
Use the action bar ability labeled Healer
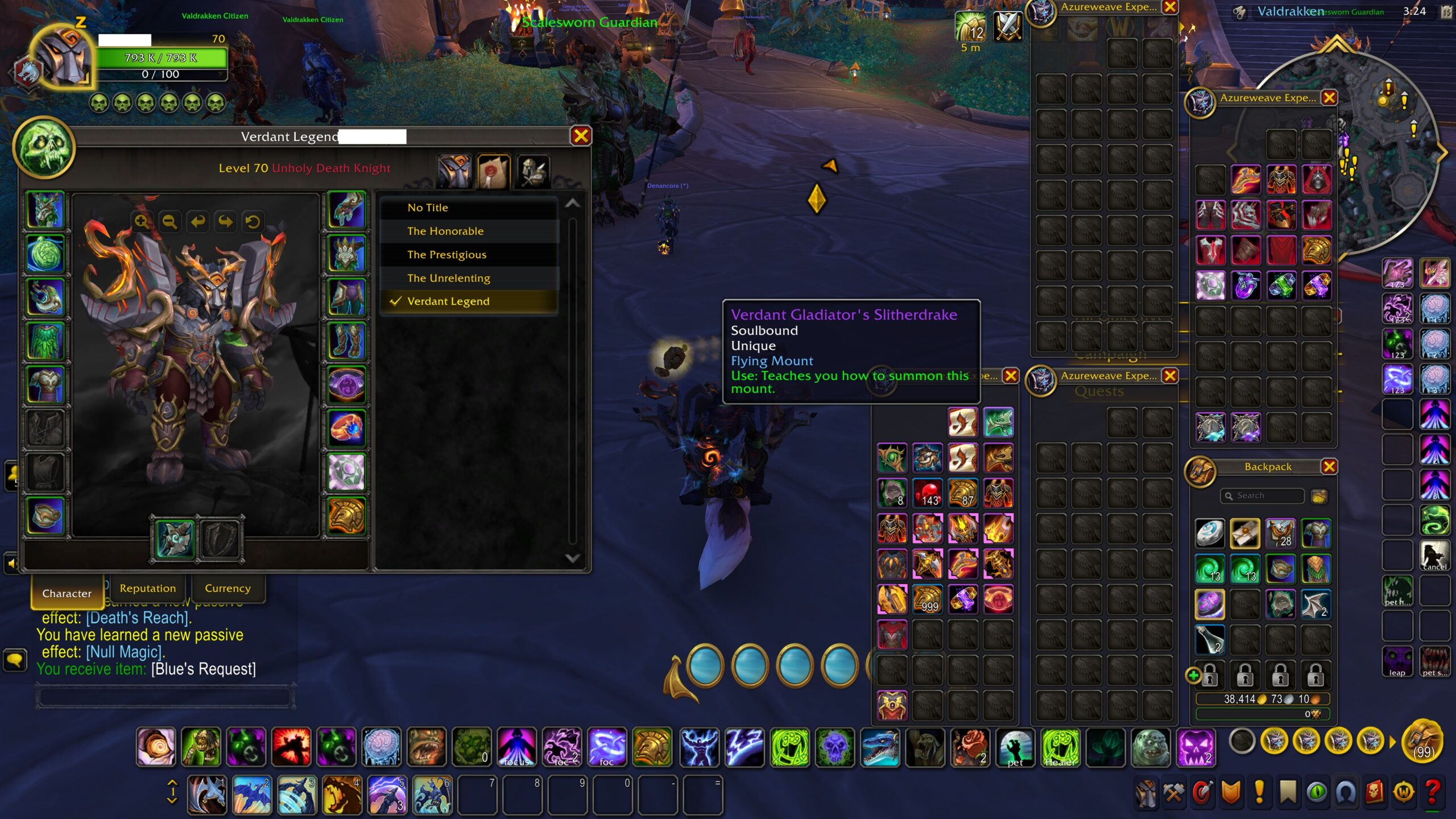coord(1061,747)
